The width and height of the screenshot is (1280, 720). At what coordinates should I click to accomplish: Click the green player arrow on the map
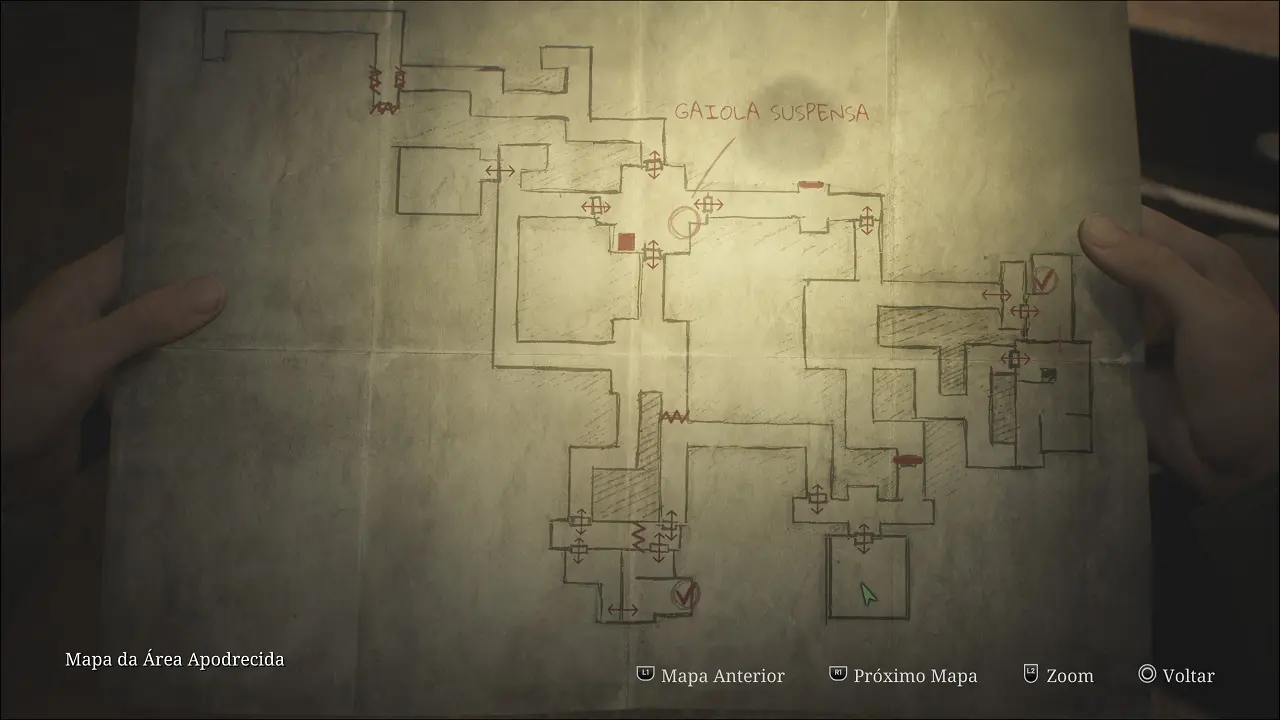click(868, 594)
